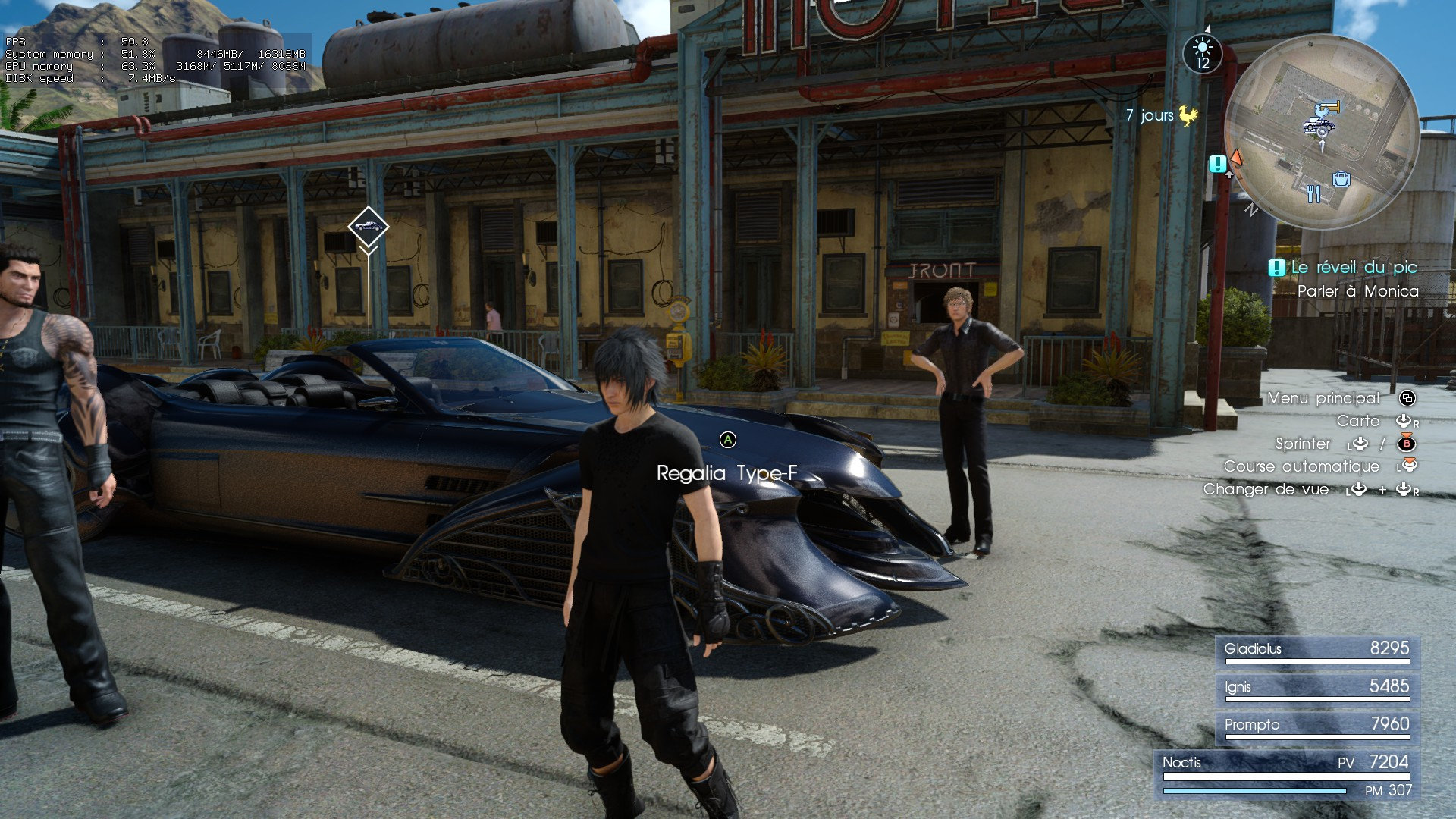Select Ignis in the party panel
This screenshot has height=819, width=1456.
(1316, 688)
